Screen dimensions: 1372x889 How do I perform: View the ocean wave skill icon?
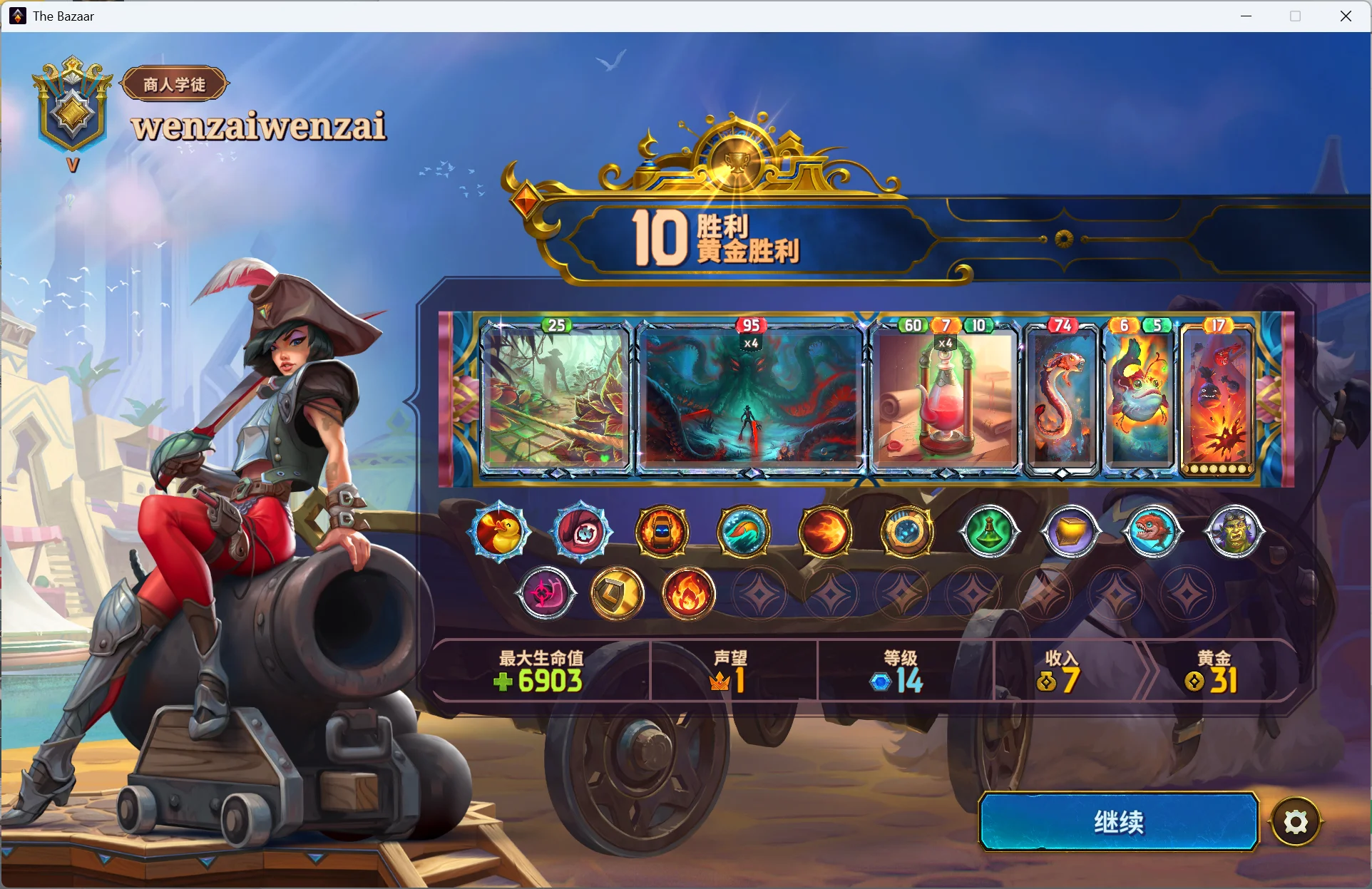coord(744,532)
